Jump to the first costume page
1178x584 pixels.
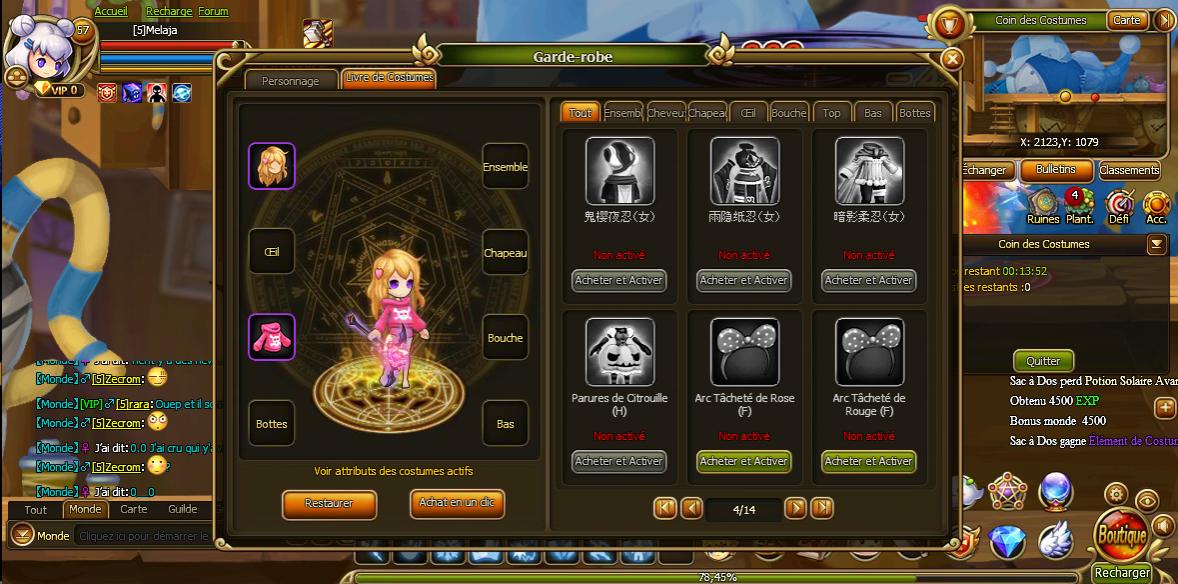pos(665,508)
